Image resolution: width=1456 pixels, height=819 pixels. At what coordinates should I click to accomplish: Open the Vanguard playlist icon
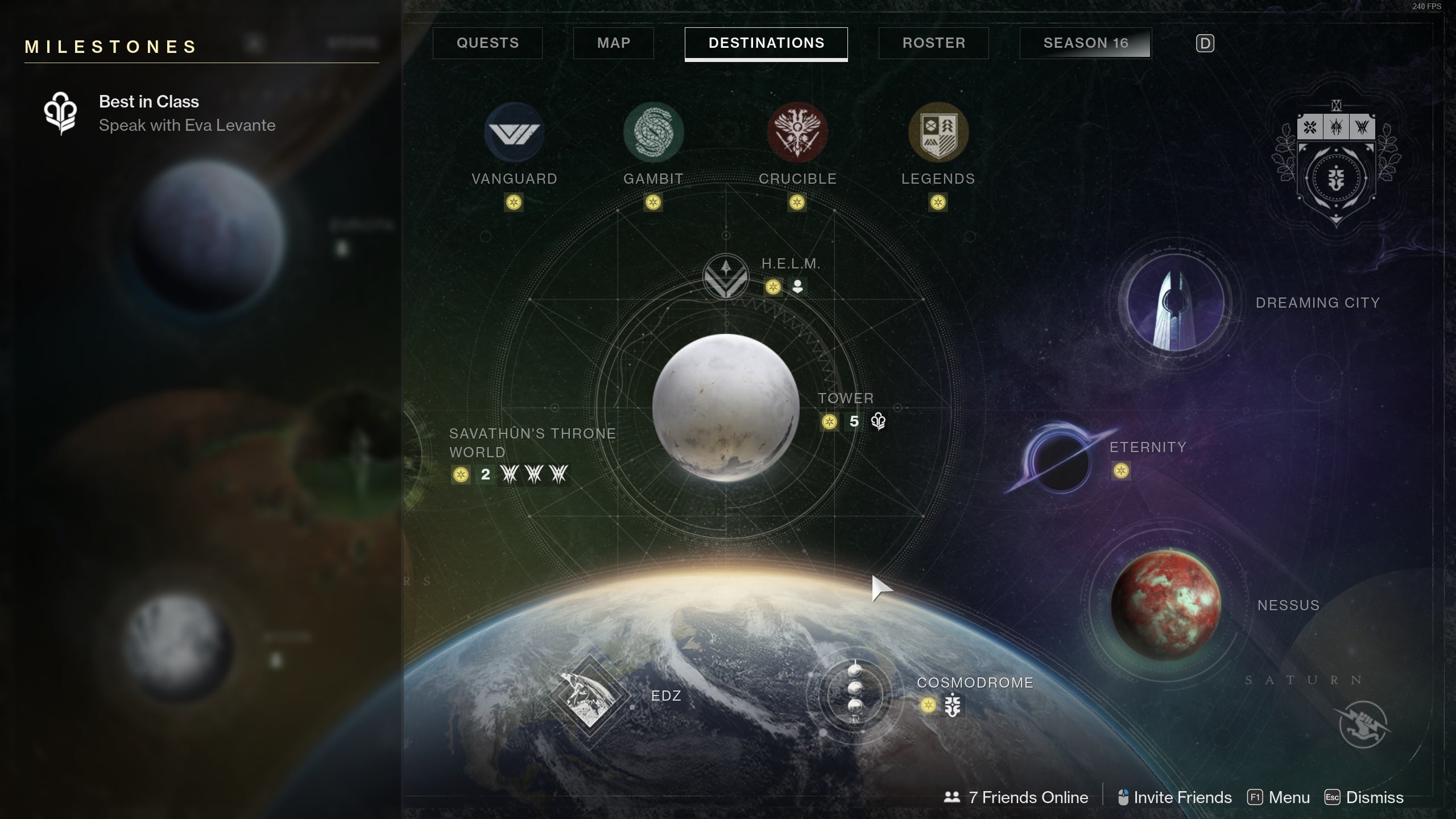coord(514,133)
